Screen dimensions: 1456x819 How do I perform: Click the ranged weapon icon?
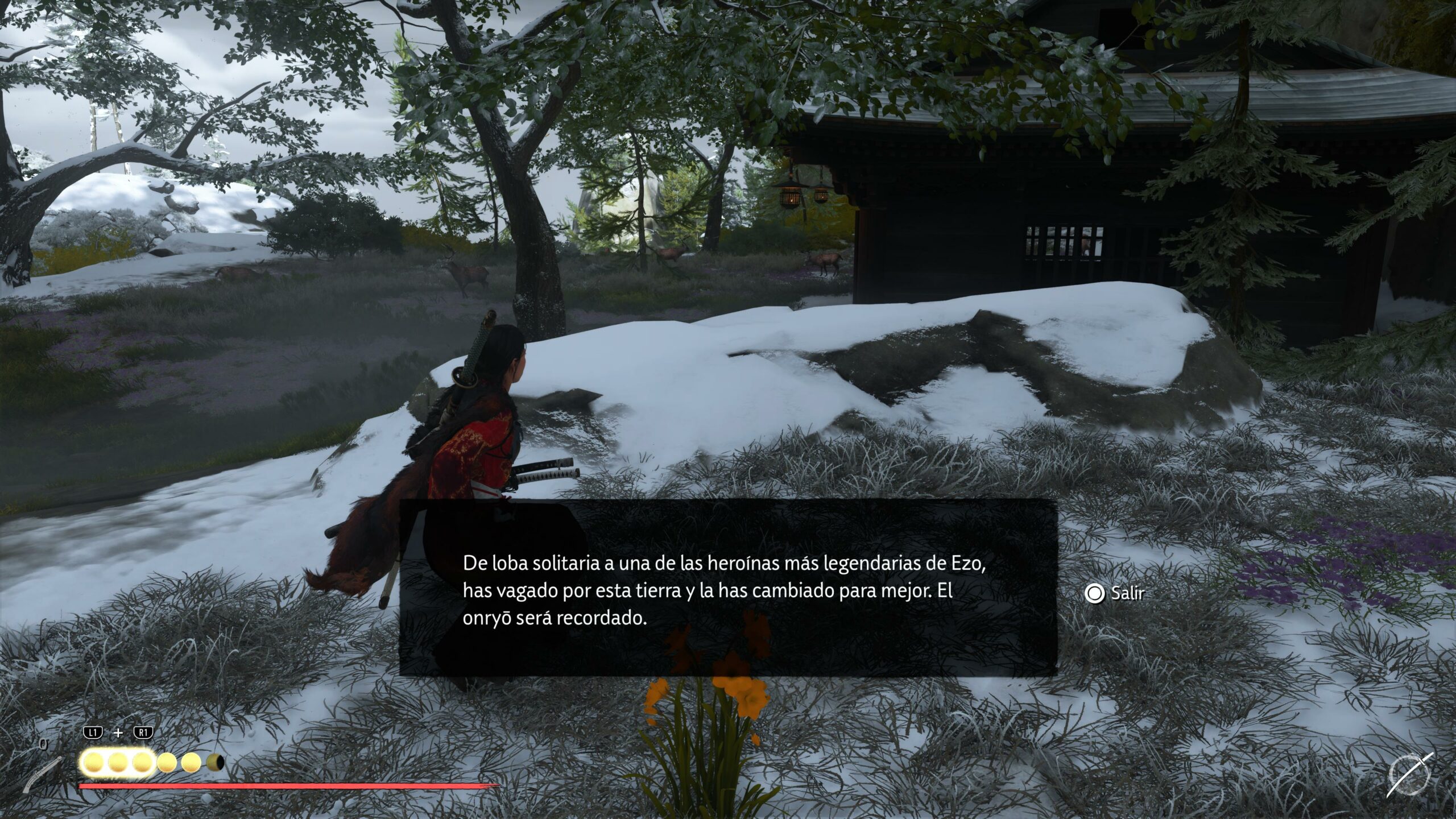click(x=43, y=774)
